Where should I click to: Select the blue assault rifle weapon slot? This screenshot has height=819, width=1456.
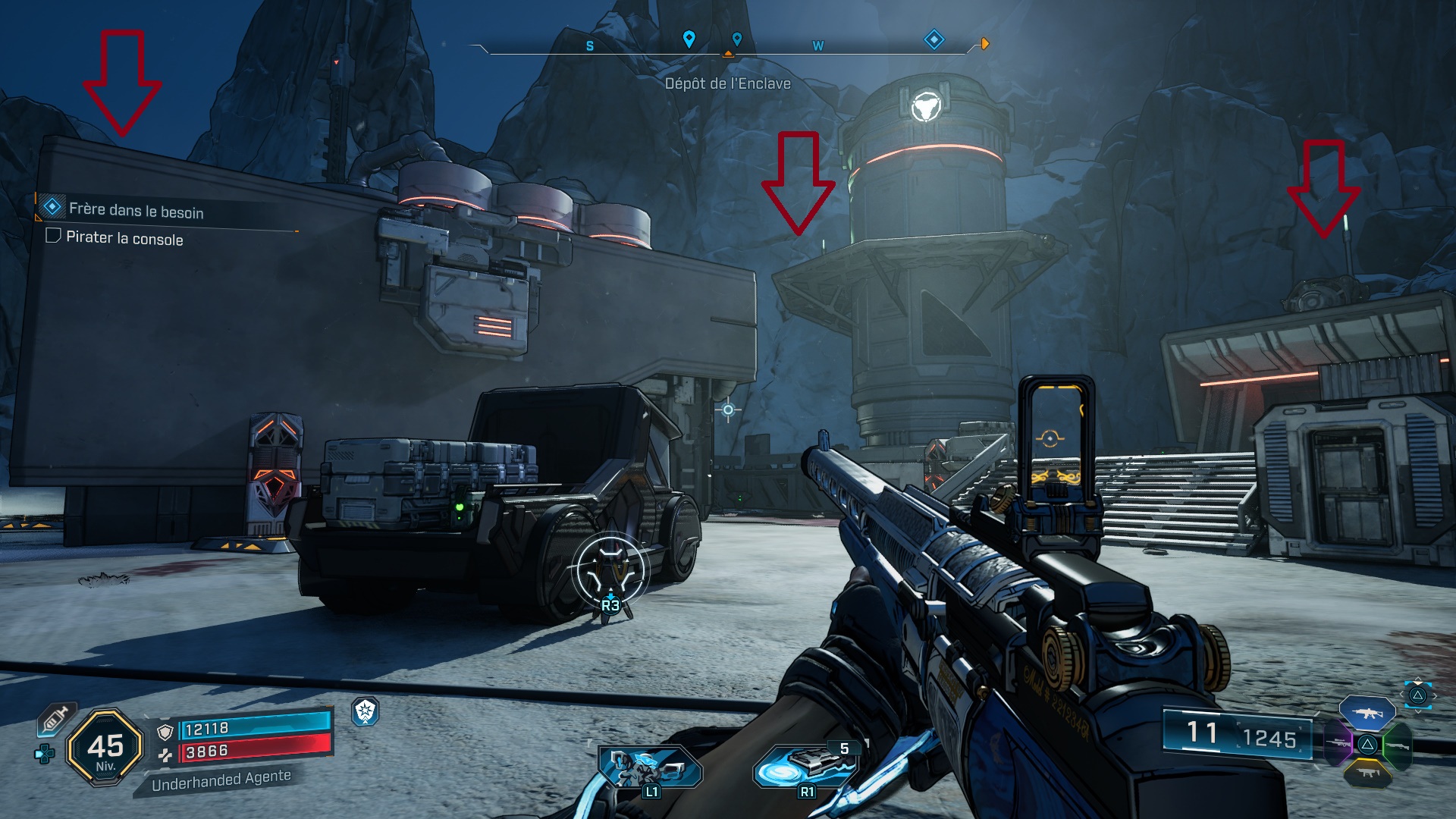(x=1367, y=713)
